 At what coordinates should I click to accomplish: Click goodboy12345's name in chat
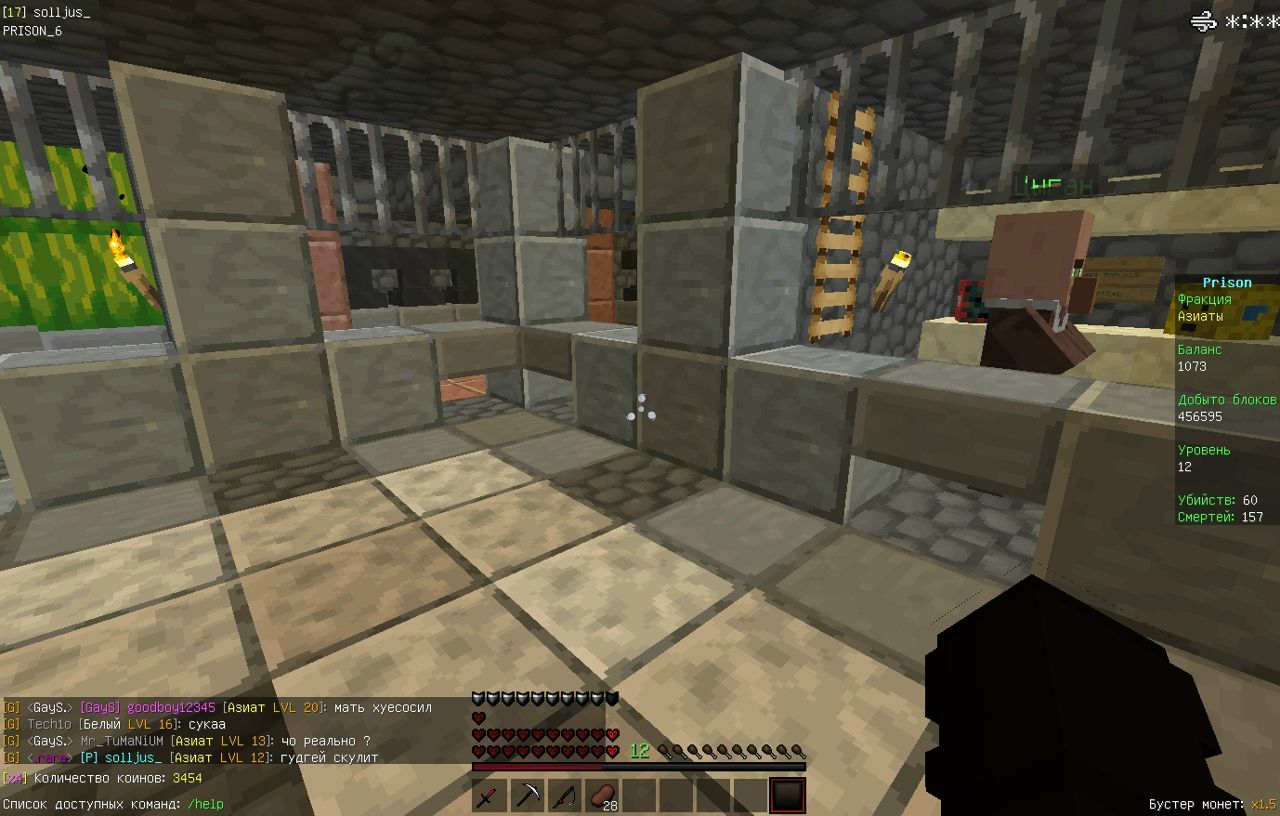click(x=171, y=707)
